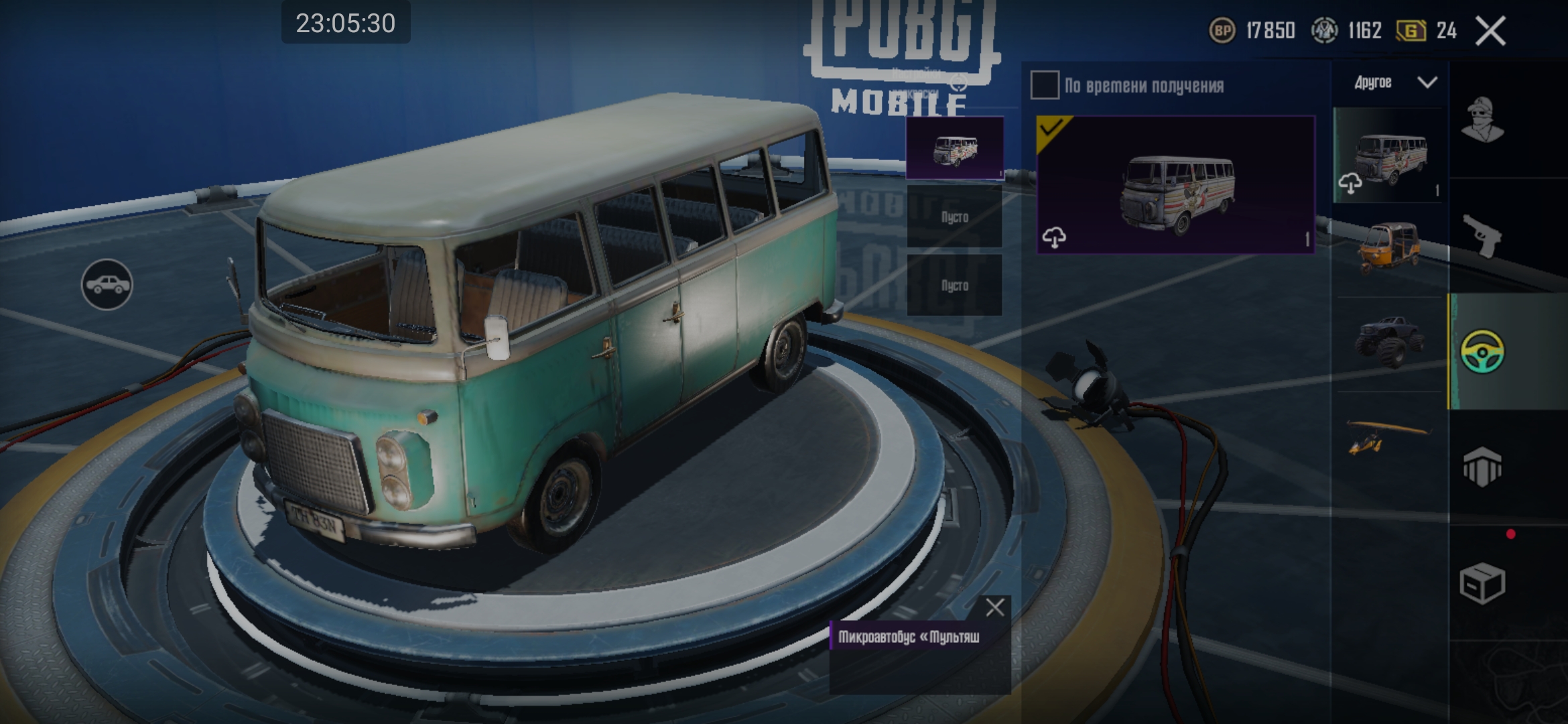Close the garage screen with the X

[1490, 31]
